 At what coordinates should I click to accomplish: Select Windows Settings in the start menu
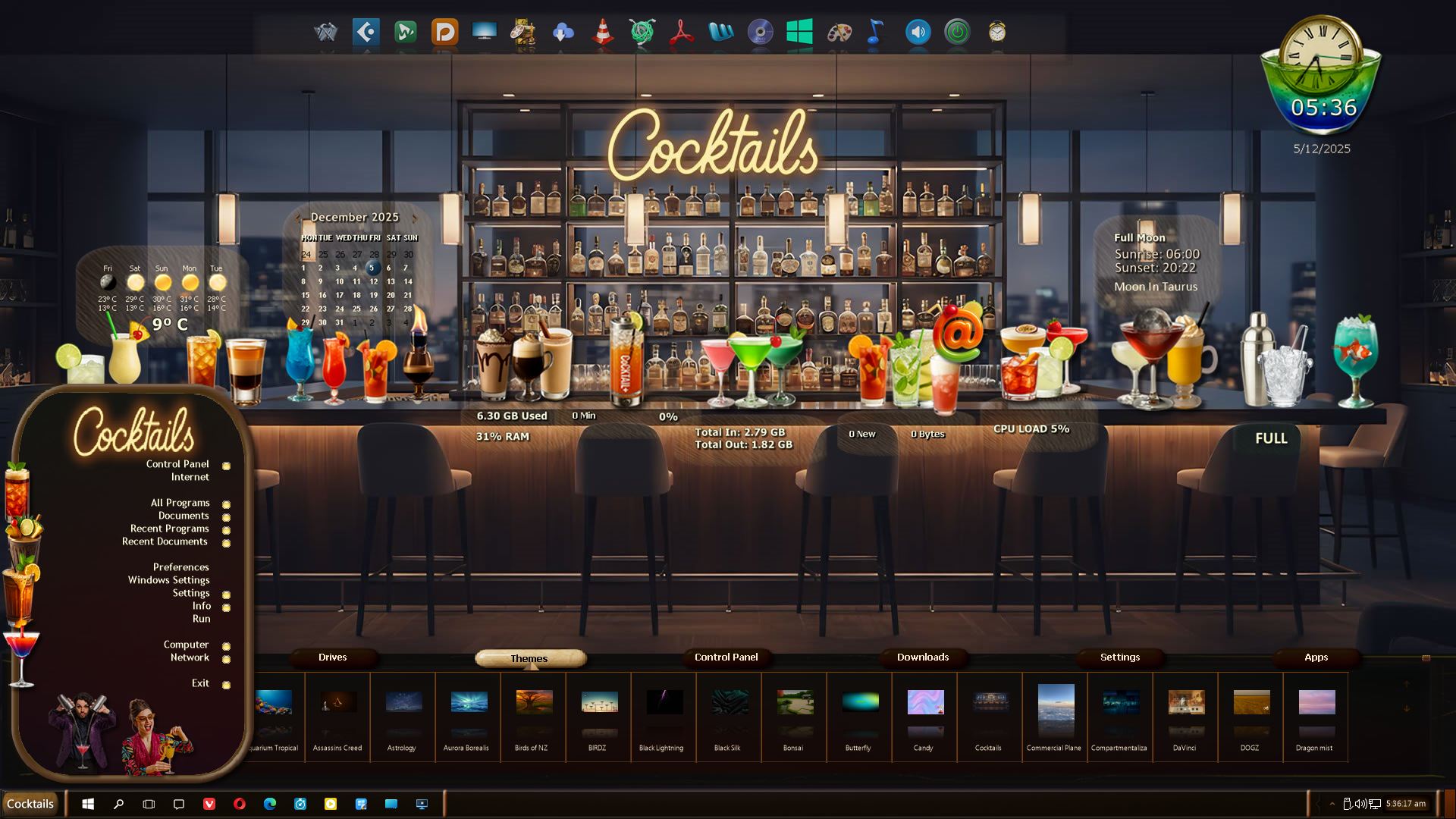coord(168,580)
